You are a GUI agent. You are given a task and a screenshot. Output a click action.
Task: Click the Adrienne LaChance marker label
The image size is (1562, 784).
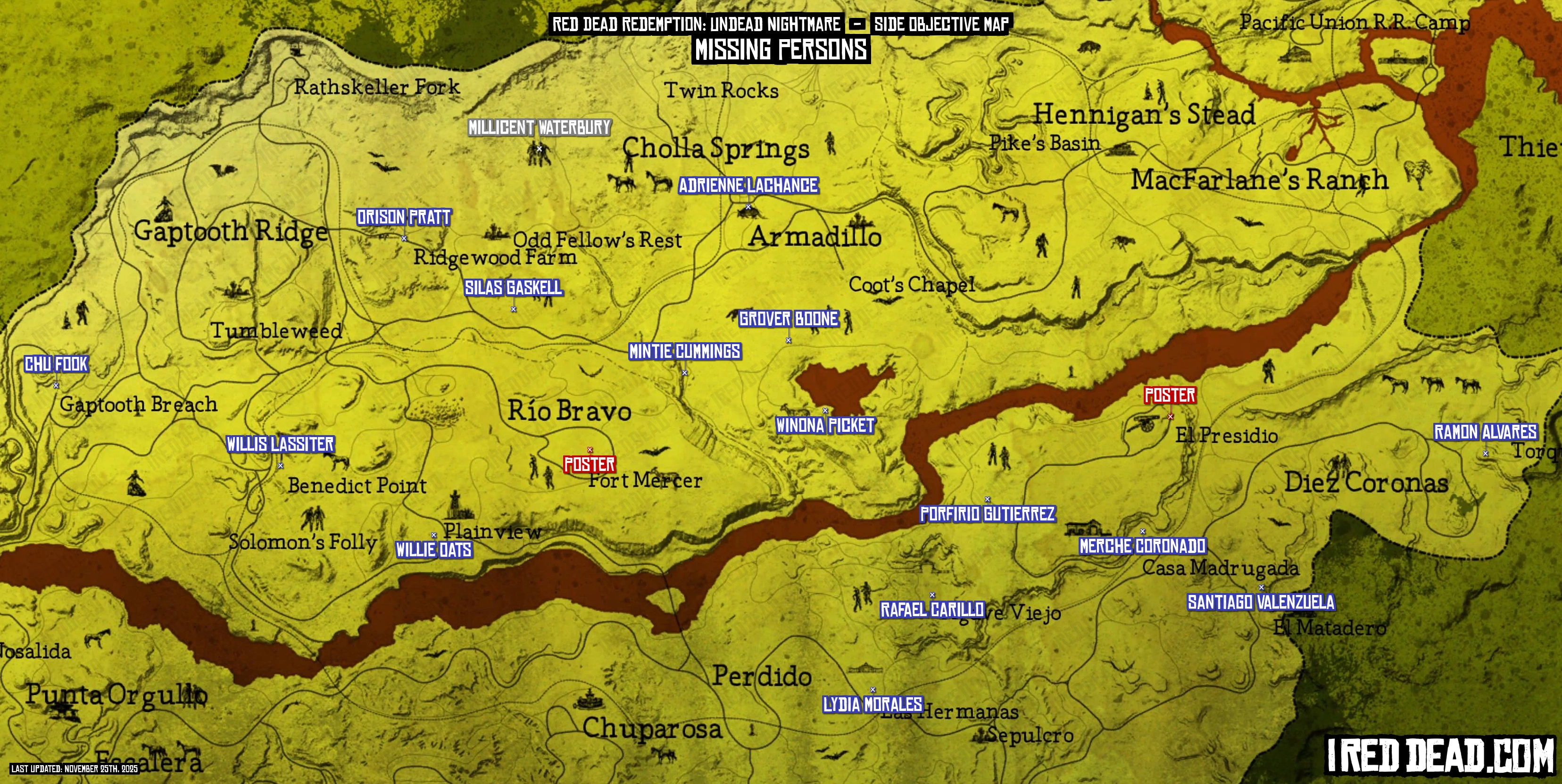pos(748,186)
